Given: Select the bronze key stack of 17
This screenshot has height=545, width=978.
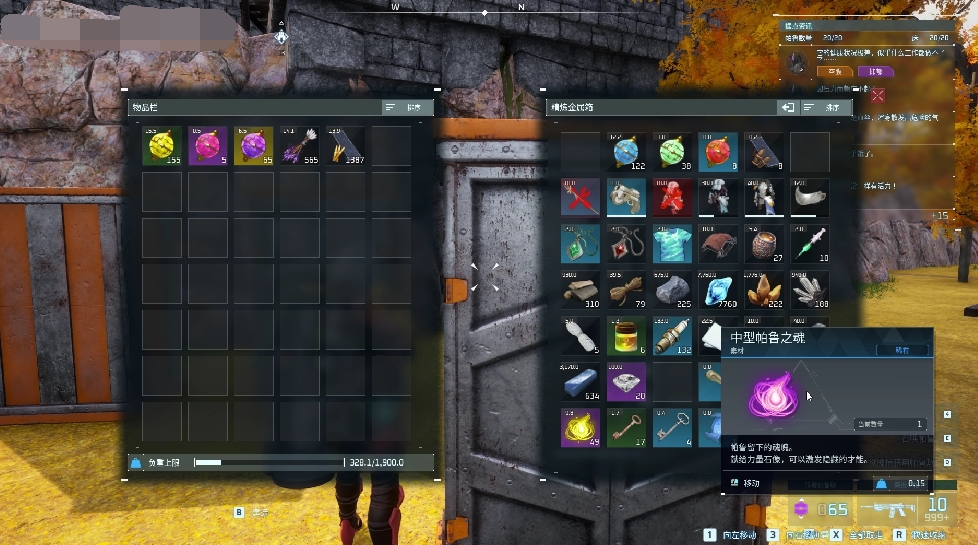Looking at the screenshot, I should tap(626, 428).
